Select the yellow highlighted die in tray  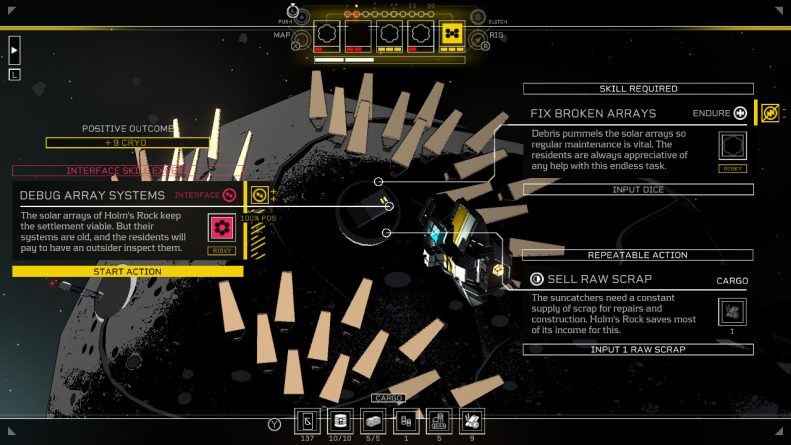452,35
